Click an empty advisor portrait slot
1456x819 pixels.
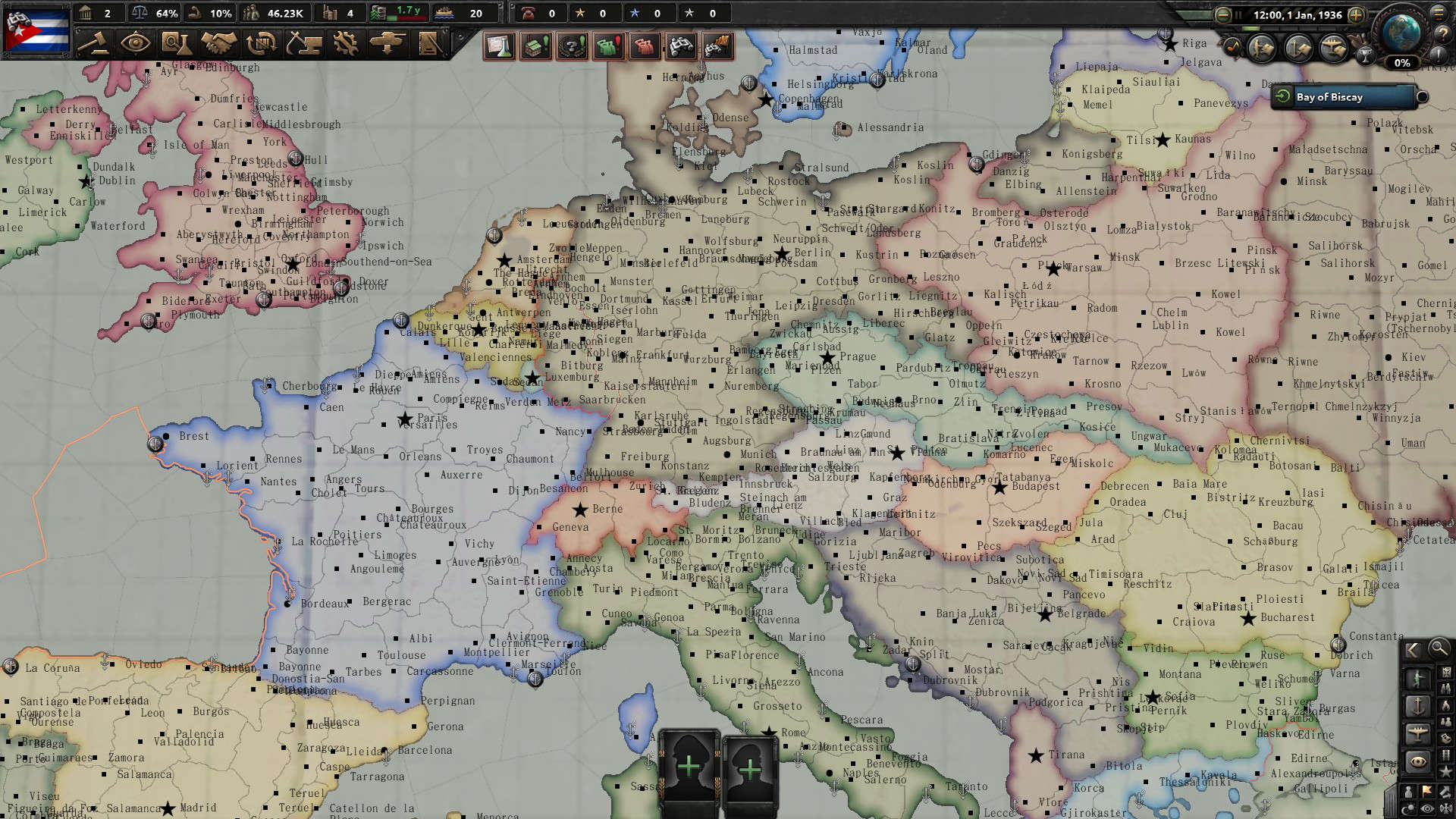coord(690,766)
